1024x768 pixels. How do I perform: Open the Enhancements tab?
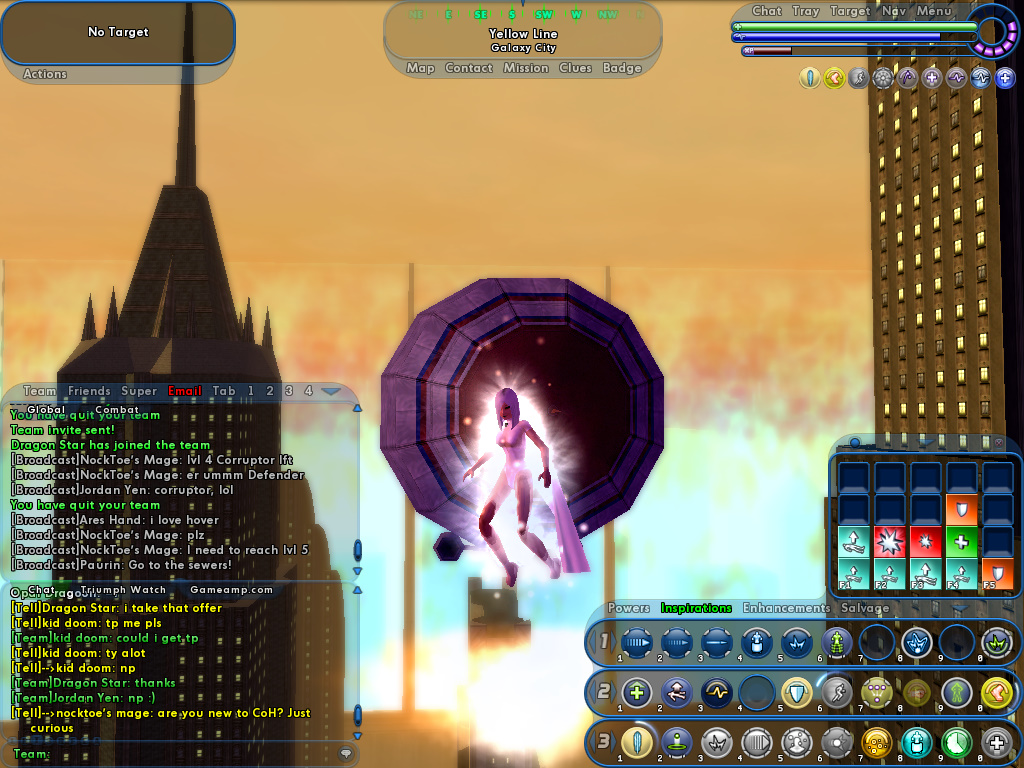point(786,607)
